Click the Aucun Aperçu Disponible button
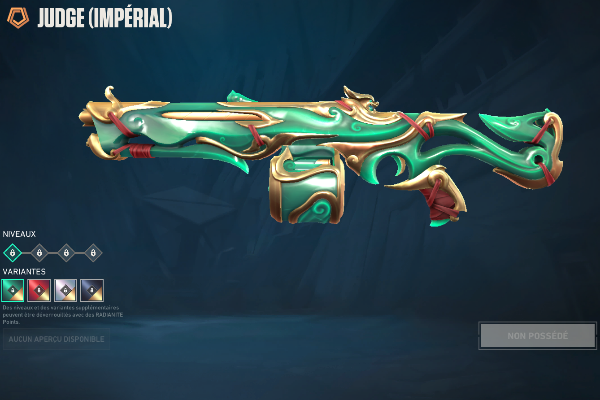 (x=56, y=340)
